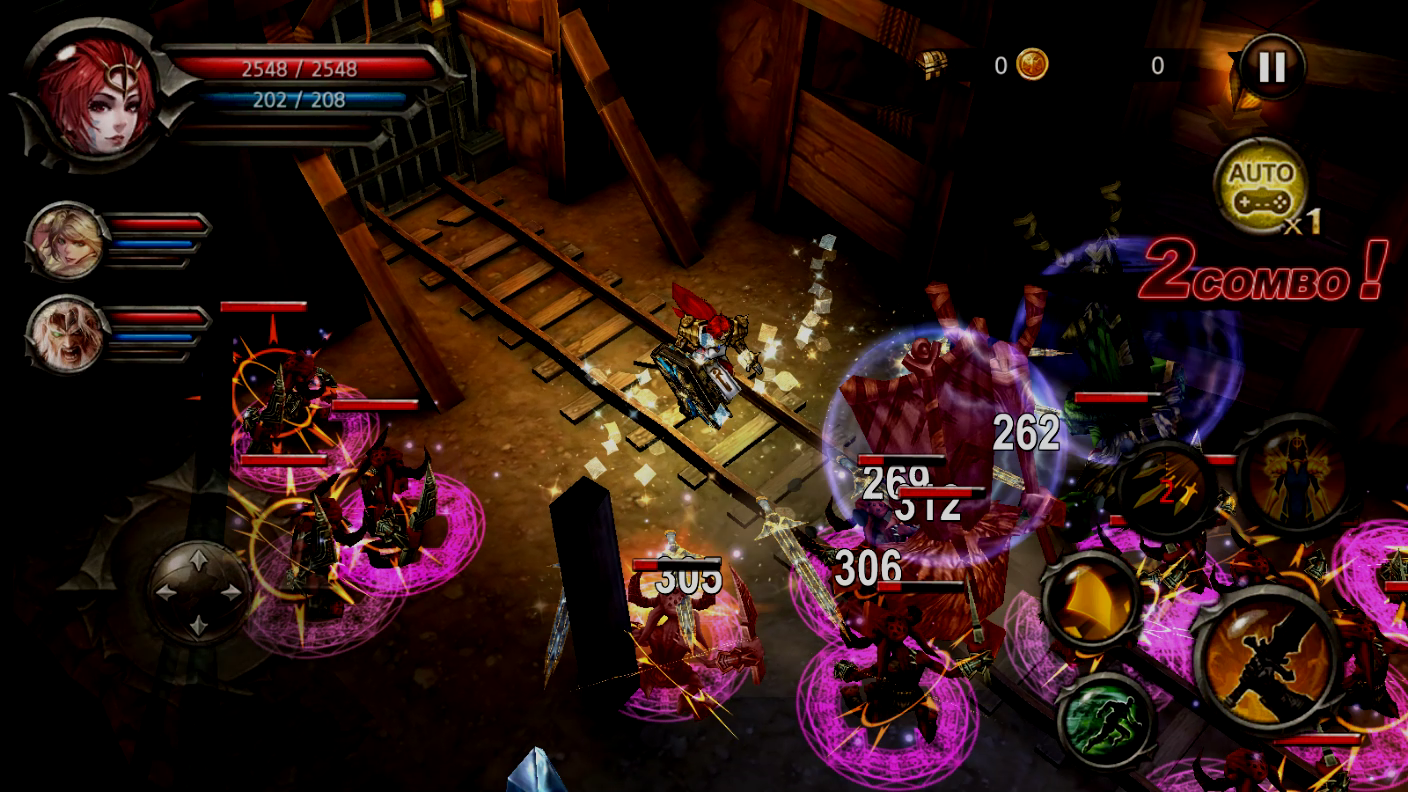Pause the game
The height and width of the screenshot is (792, 1408).
pyautogui.click(x=1271, y=67)
